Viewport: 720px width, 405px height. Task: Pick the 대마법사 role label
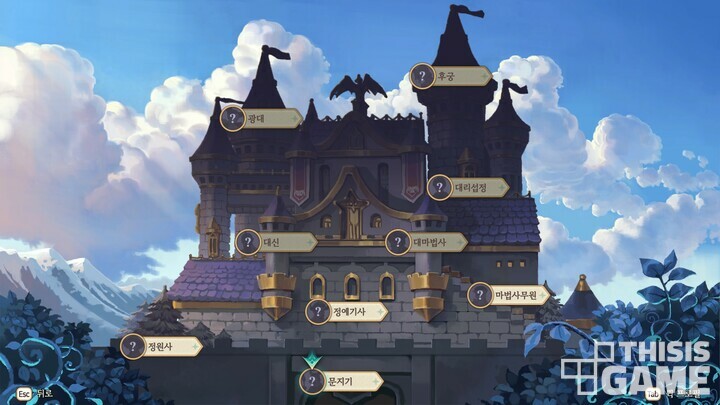(426, 242)
